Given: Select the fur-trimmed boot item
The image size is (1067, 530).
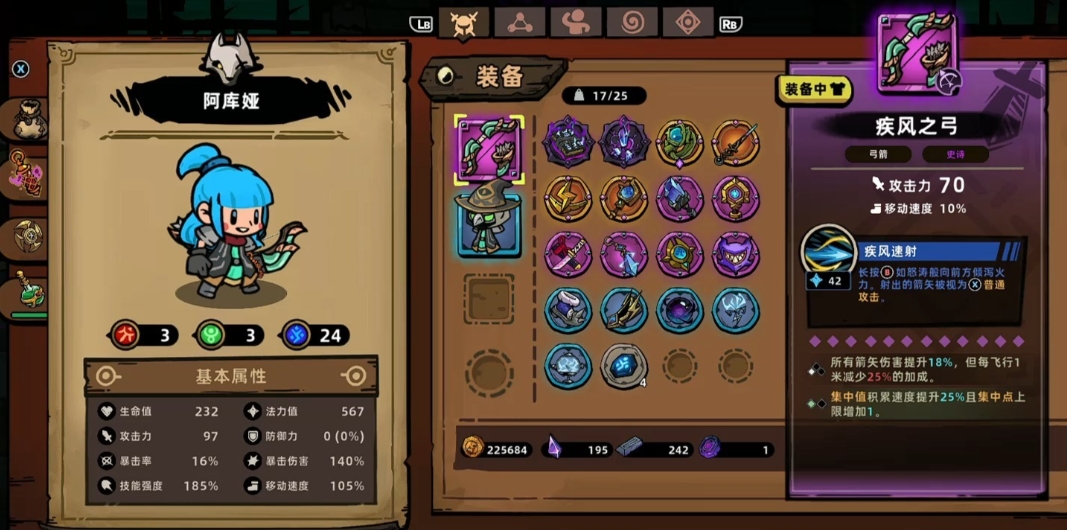Looking at the screenshot, I should pyautogui.click(x=568, y=310).
